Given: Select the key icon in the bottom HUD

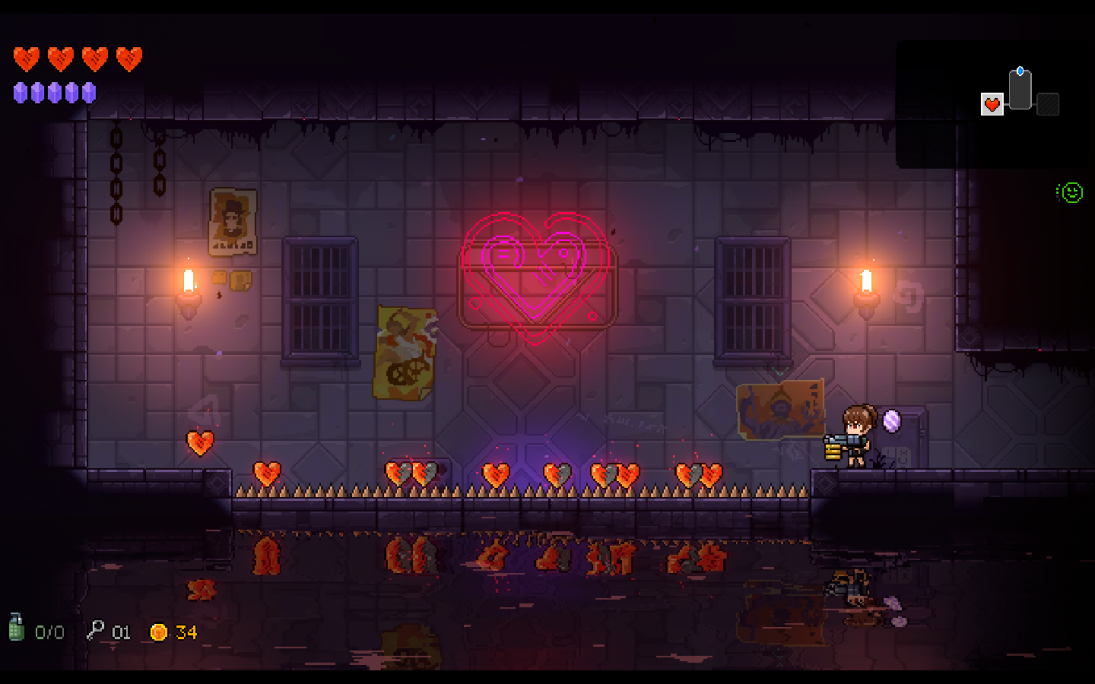Looking at the screenshot, I should [96, 630].
